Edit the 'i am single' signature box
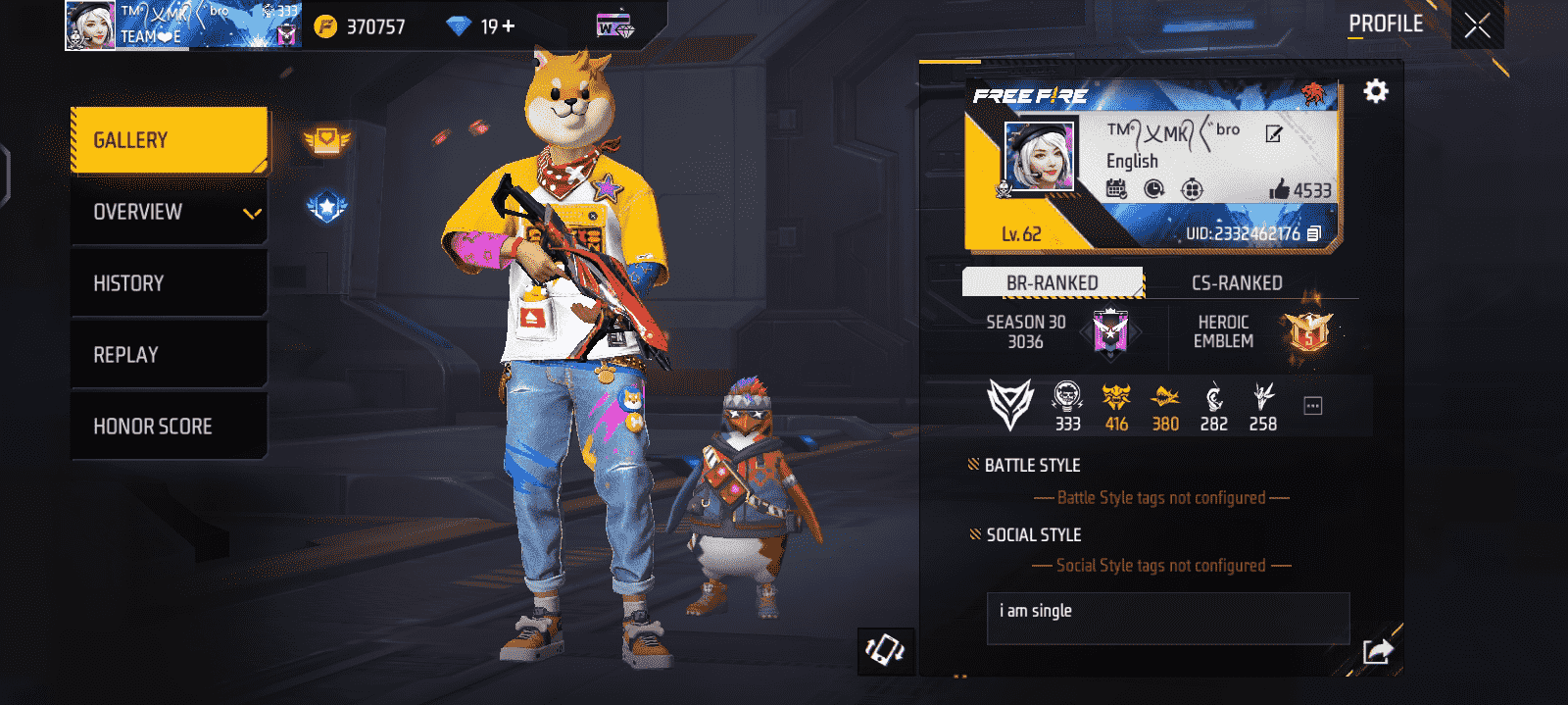 point(1167,618)
